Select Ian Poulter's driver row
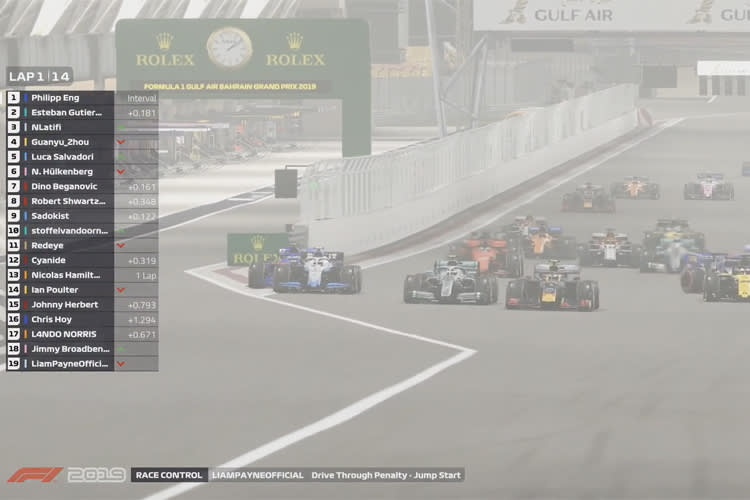 [x=80, y=290]
